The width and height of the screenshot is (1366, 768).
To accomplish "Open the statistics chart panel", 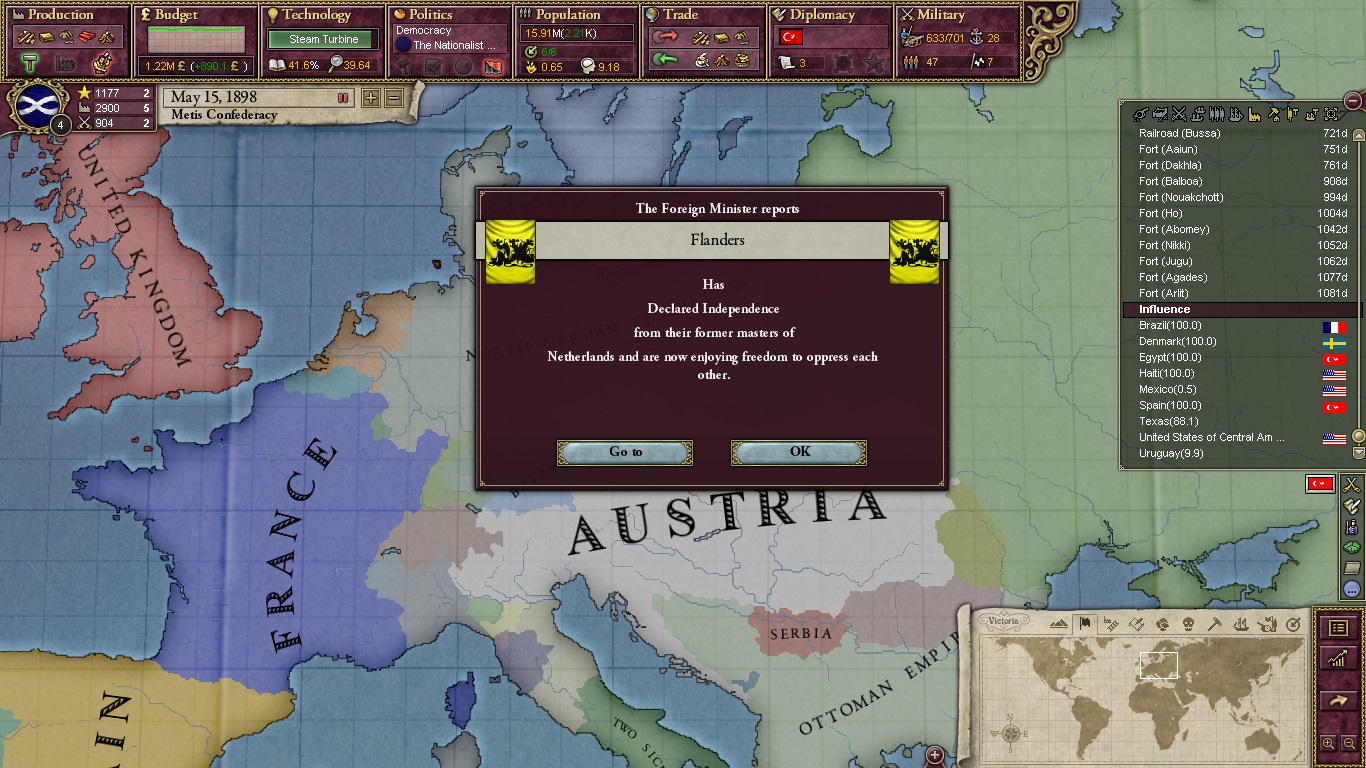I will click(x=1337, y=658).
